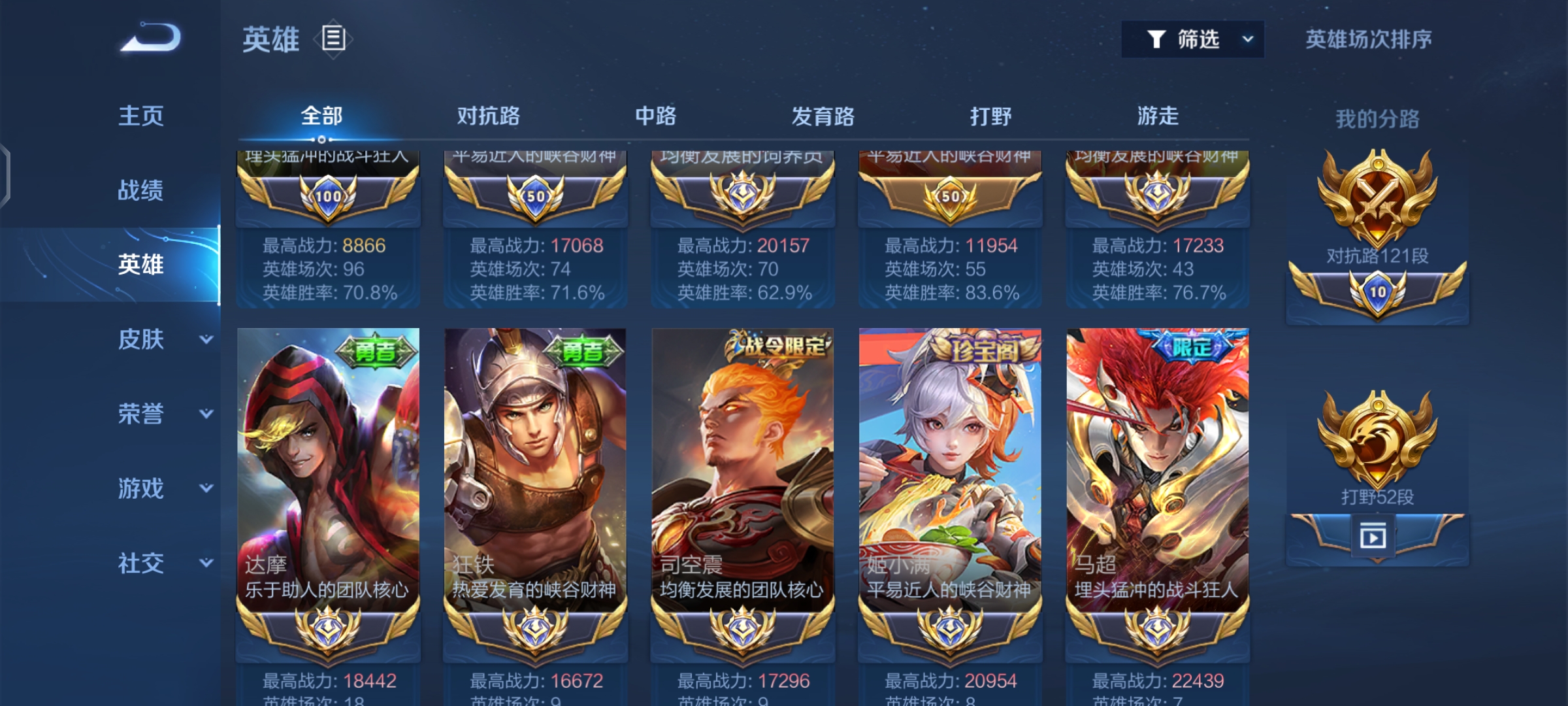Select the 战绩 sidebar icon entry
1568x706 pixels.
tap(140, 190)
